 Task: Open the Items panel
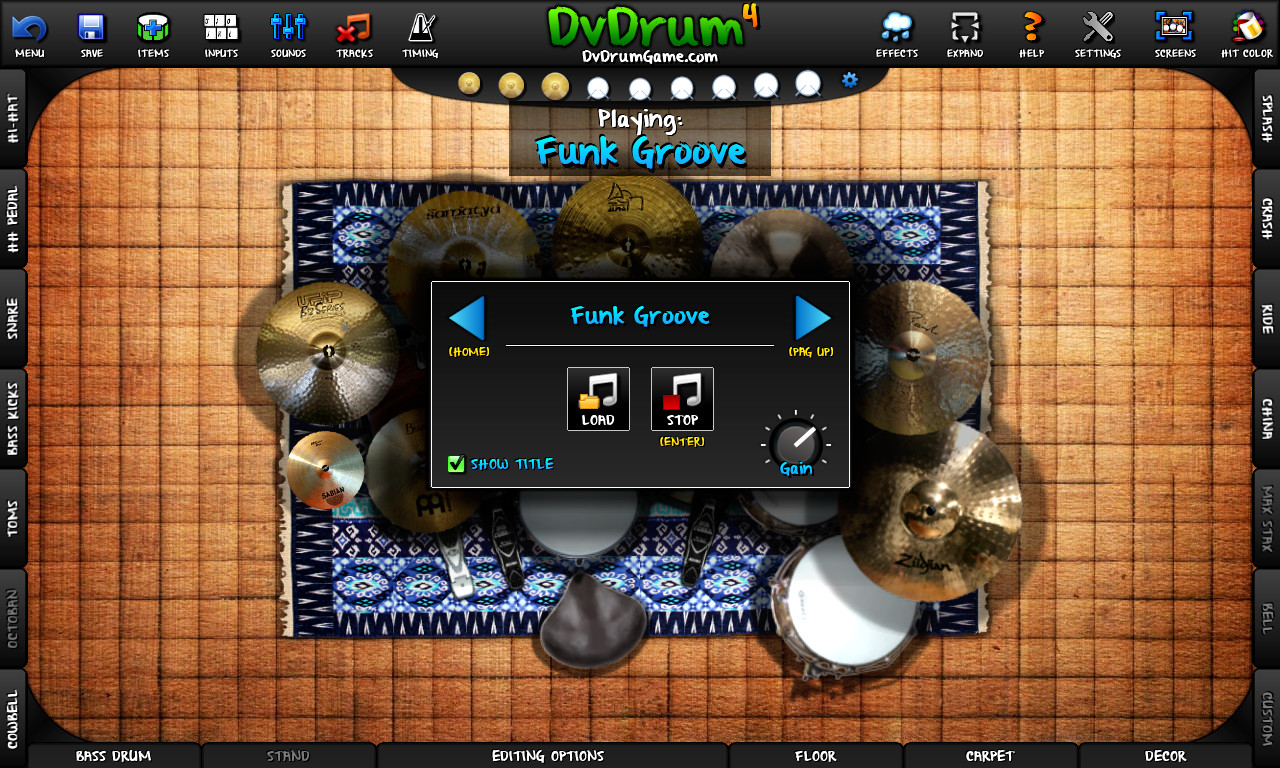click(153, 30)
